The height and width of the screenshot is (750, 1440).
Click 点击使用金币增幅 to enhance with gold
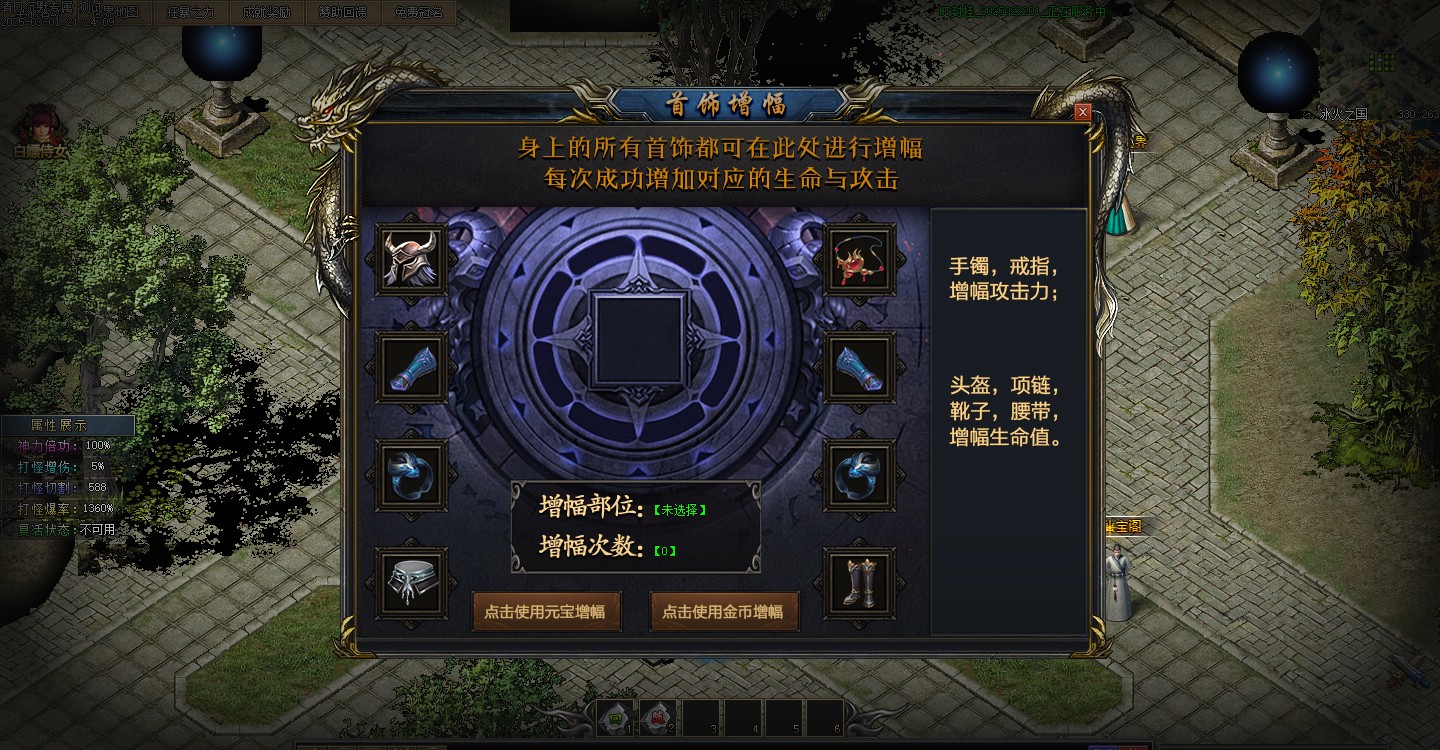click(724, 611)
